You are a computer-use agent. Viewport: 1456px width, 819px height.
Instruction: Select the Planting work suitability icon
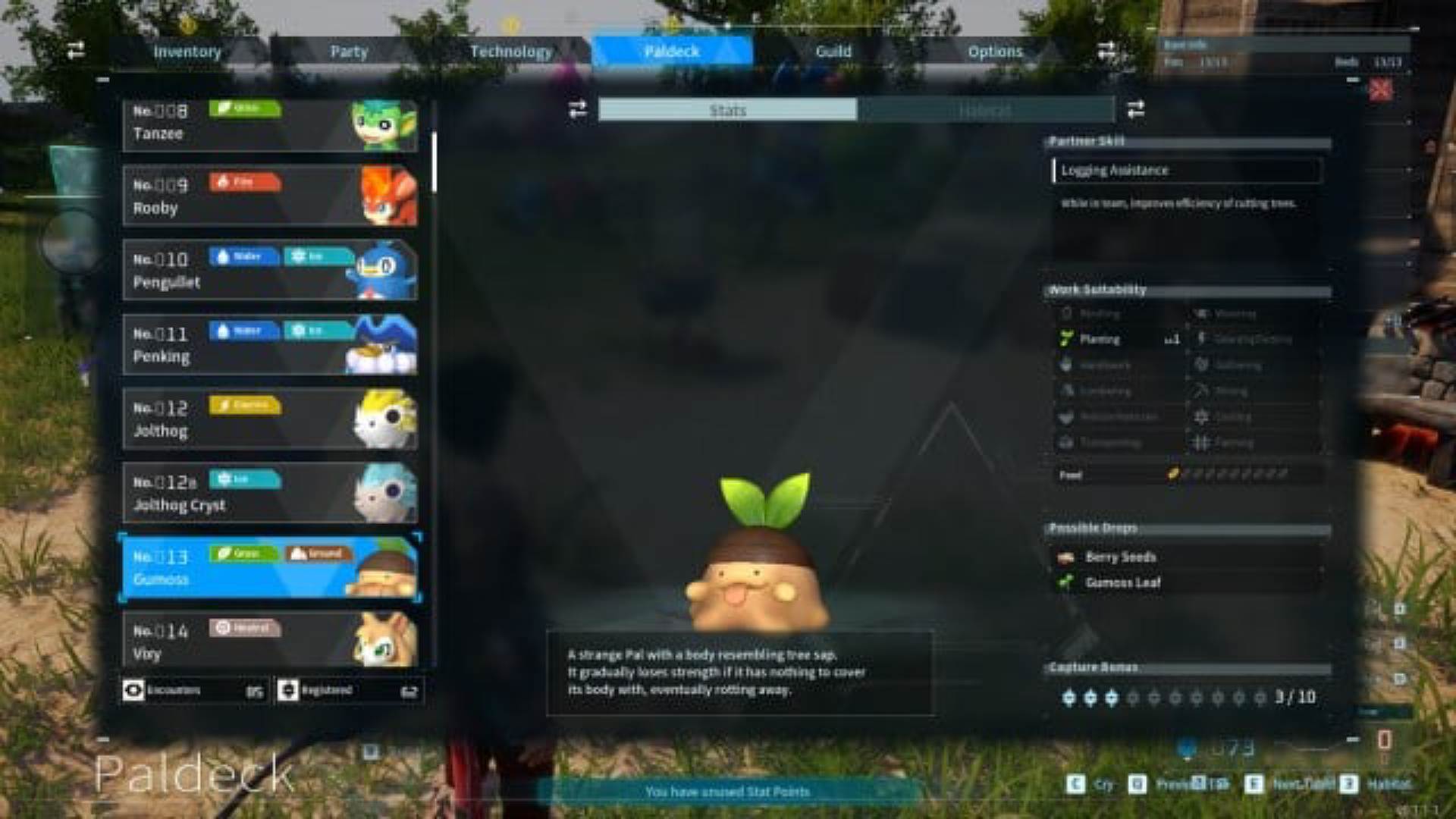[1063, 339]
